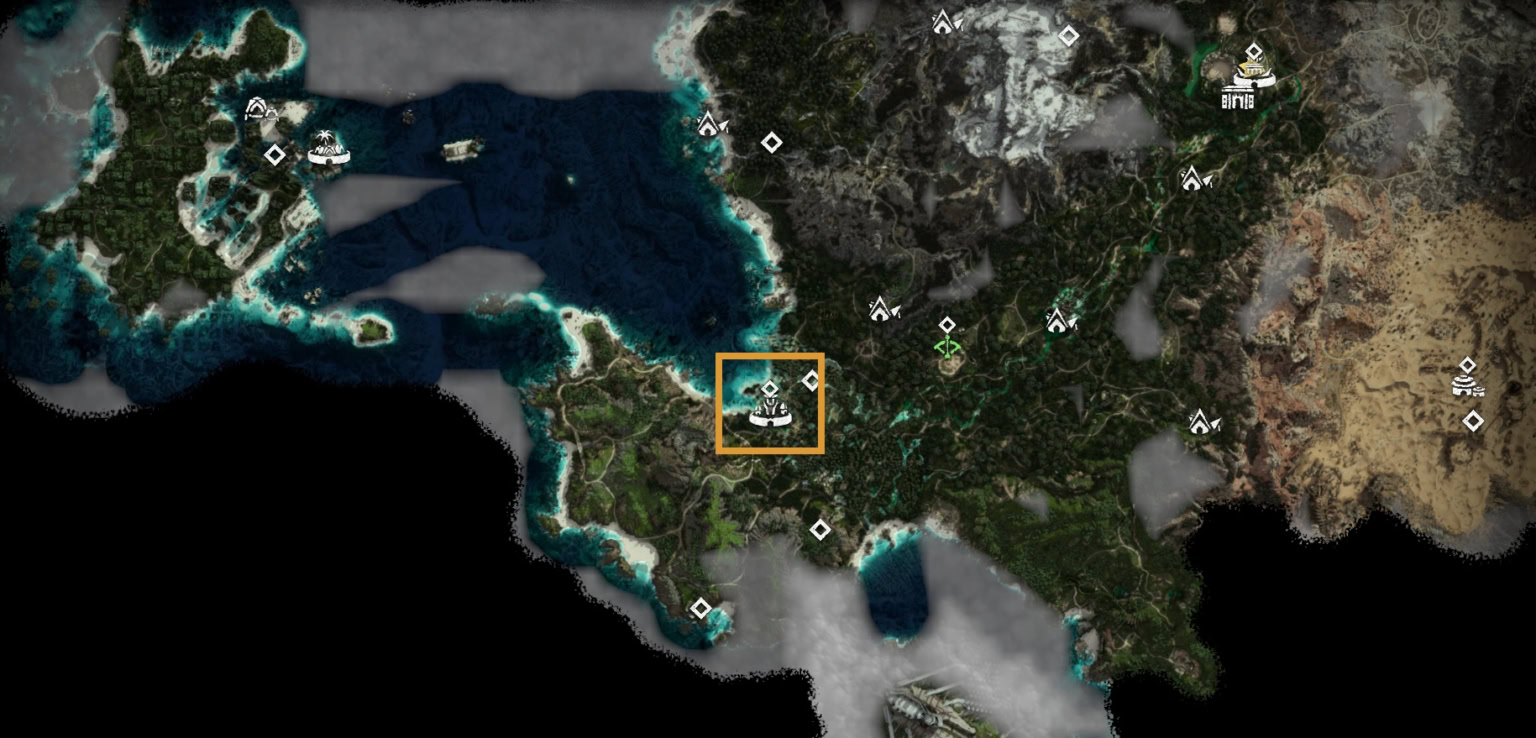The image size is (1536, 738).
Task: Select the yellow landmark icon near top right
Action: click(x=1250, y=70)
